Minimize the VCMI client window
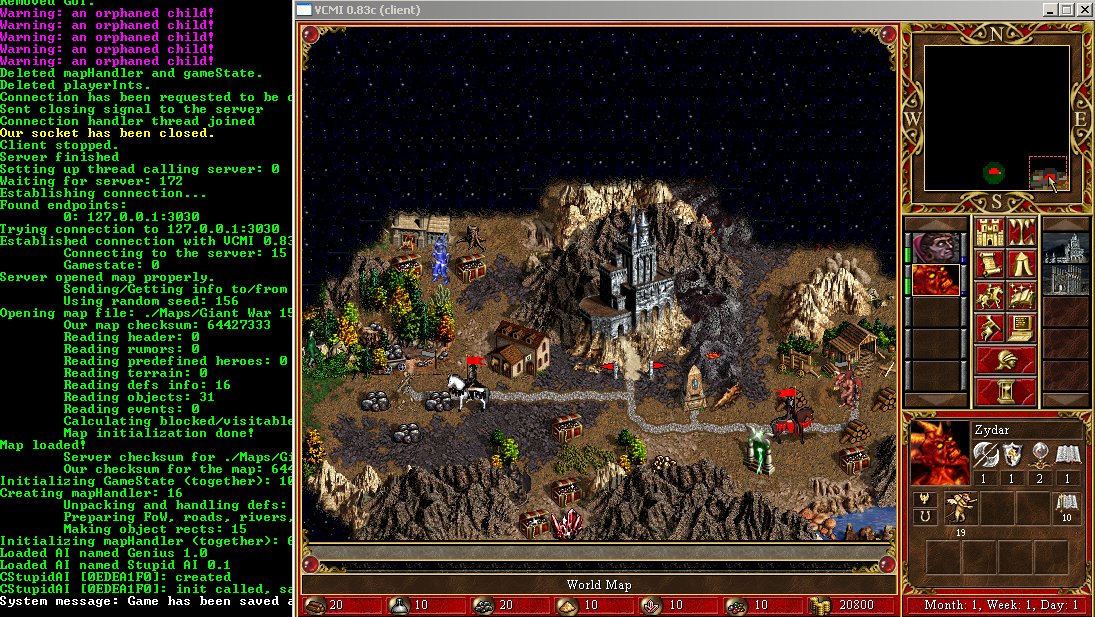Image resolution: width=1095 pixels, height=617 pixels. pyautogui.click(x=1047, y=10)
